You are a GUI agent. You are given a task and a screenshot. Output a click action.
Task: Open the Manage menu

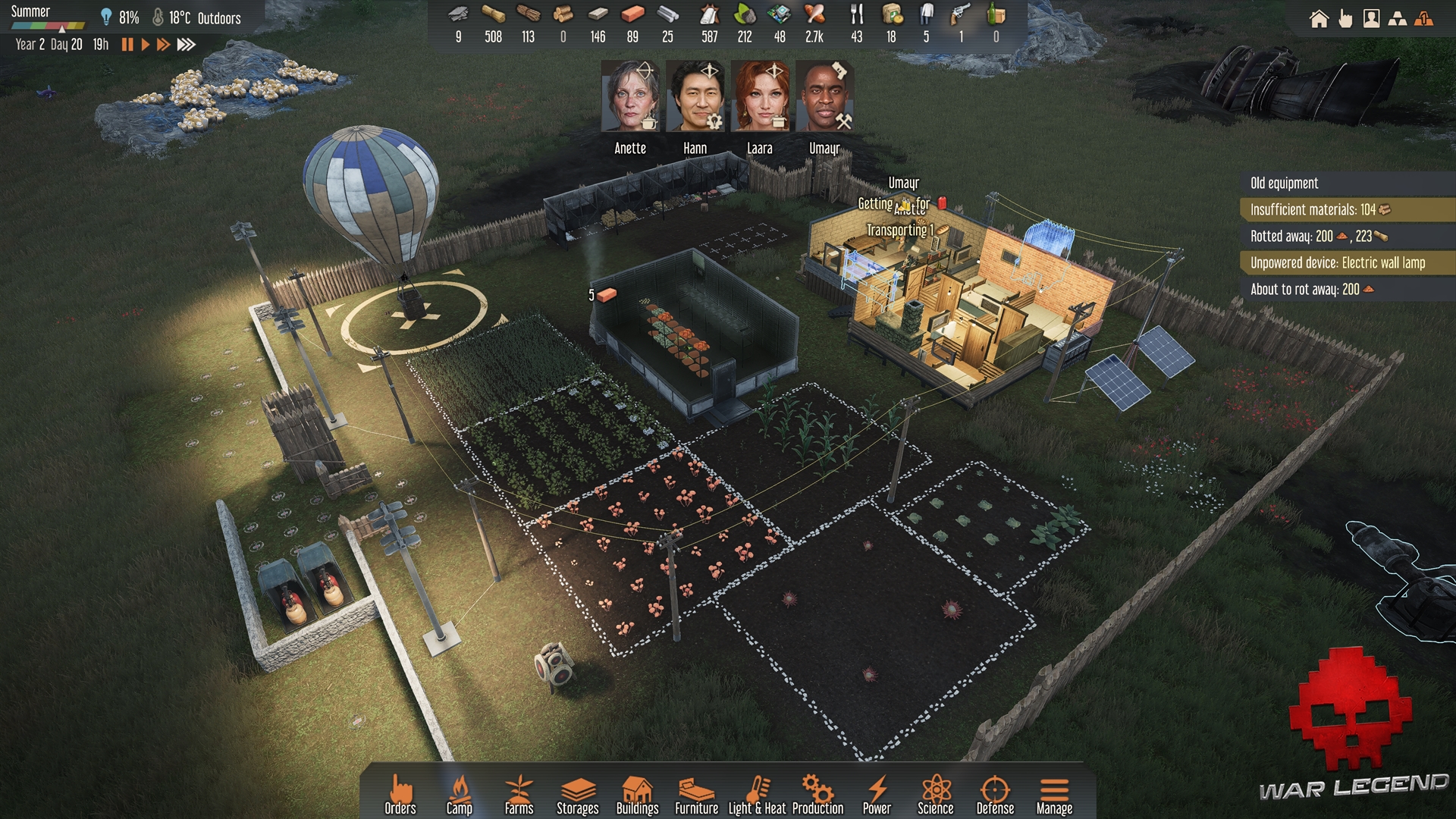[x=1054, y=794]
